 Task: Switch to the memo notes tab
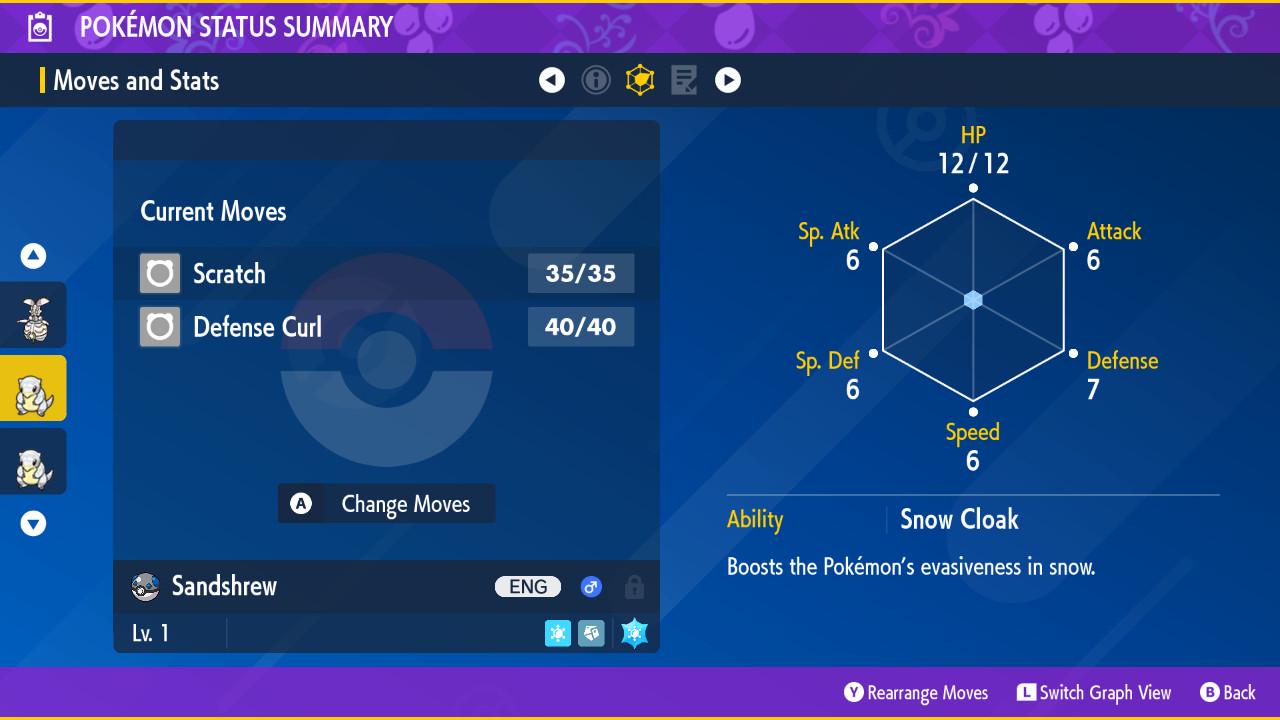684,80
